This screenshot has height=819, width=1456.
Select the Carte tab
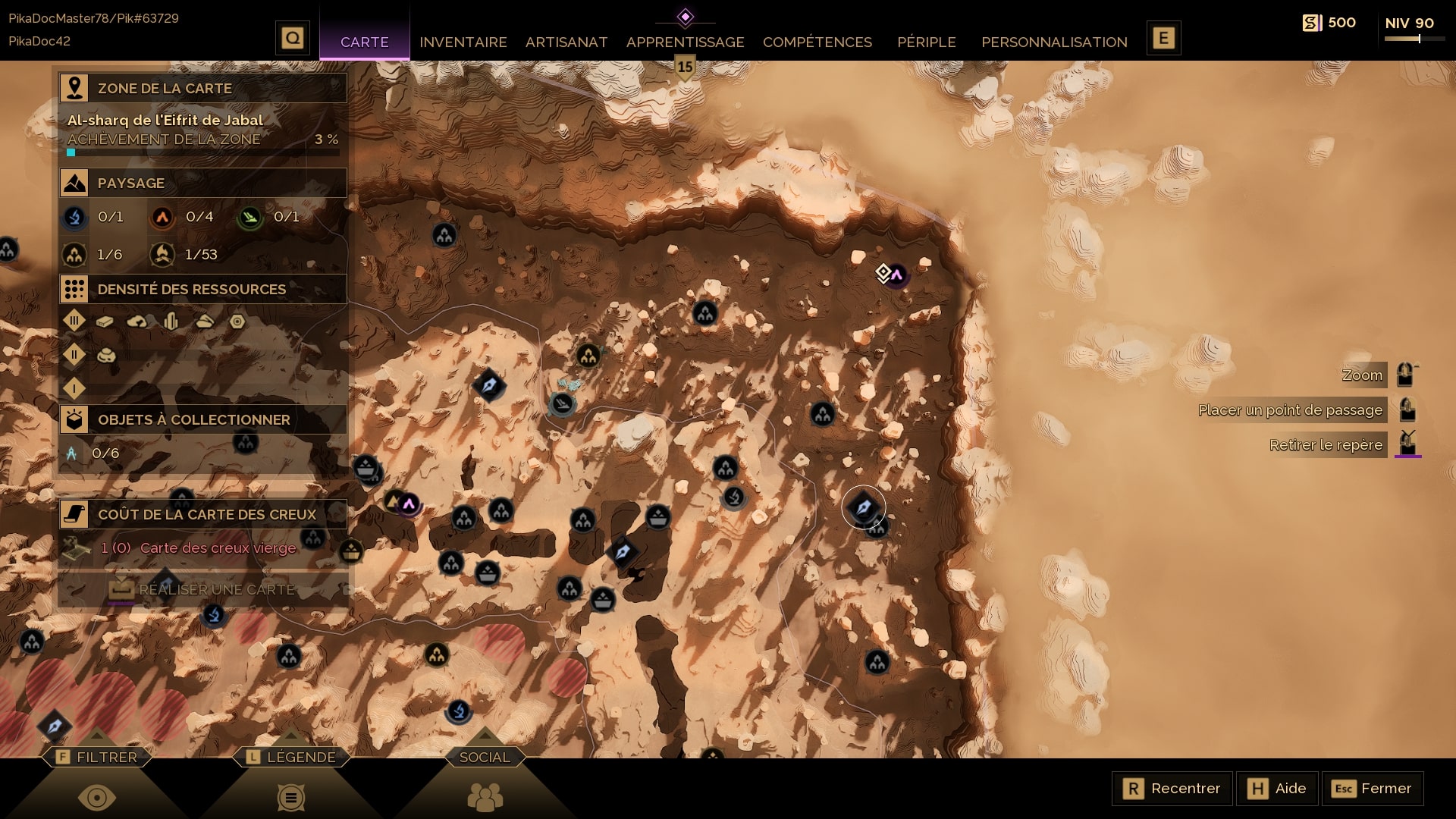[364, 42]
